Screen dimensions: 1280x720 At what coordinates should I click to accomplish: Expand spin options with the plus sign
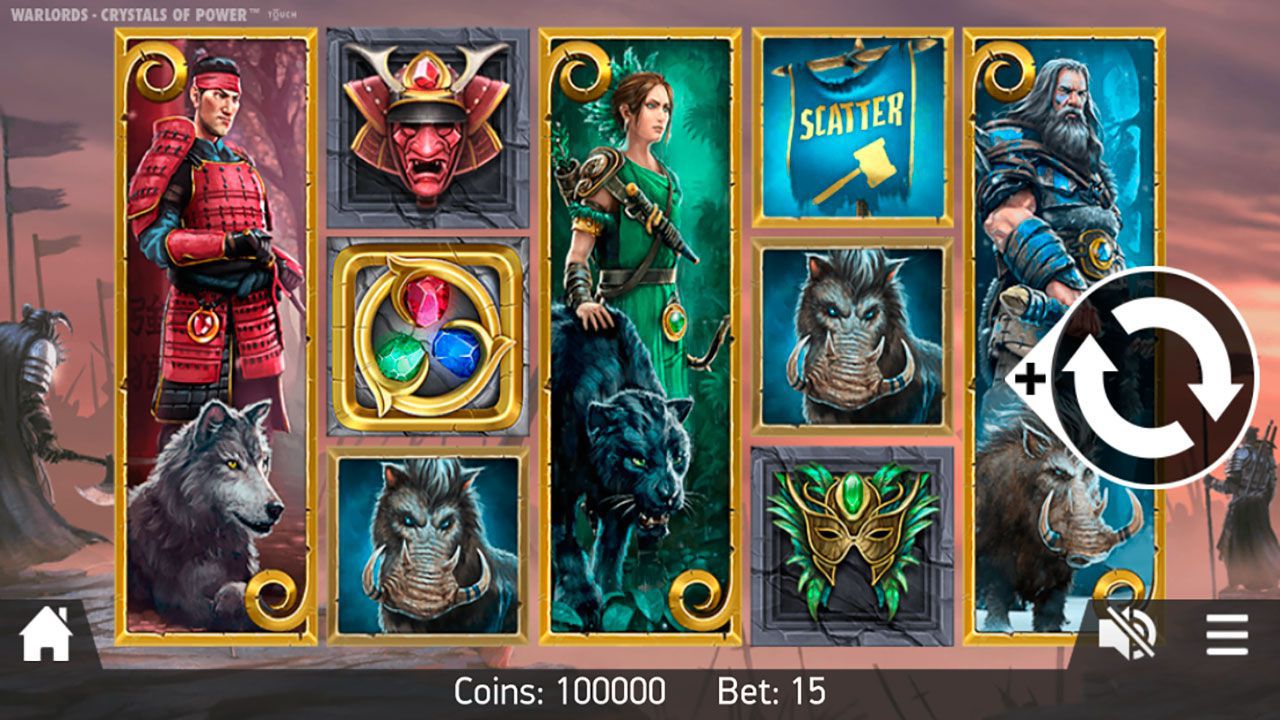coord(1030,379)
